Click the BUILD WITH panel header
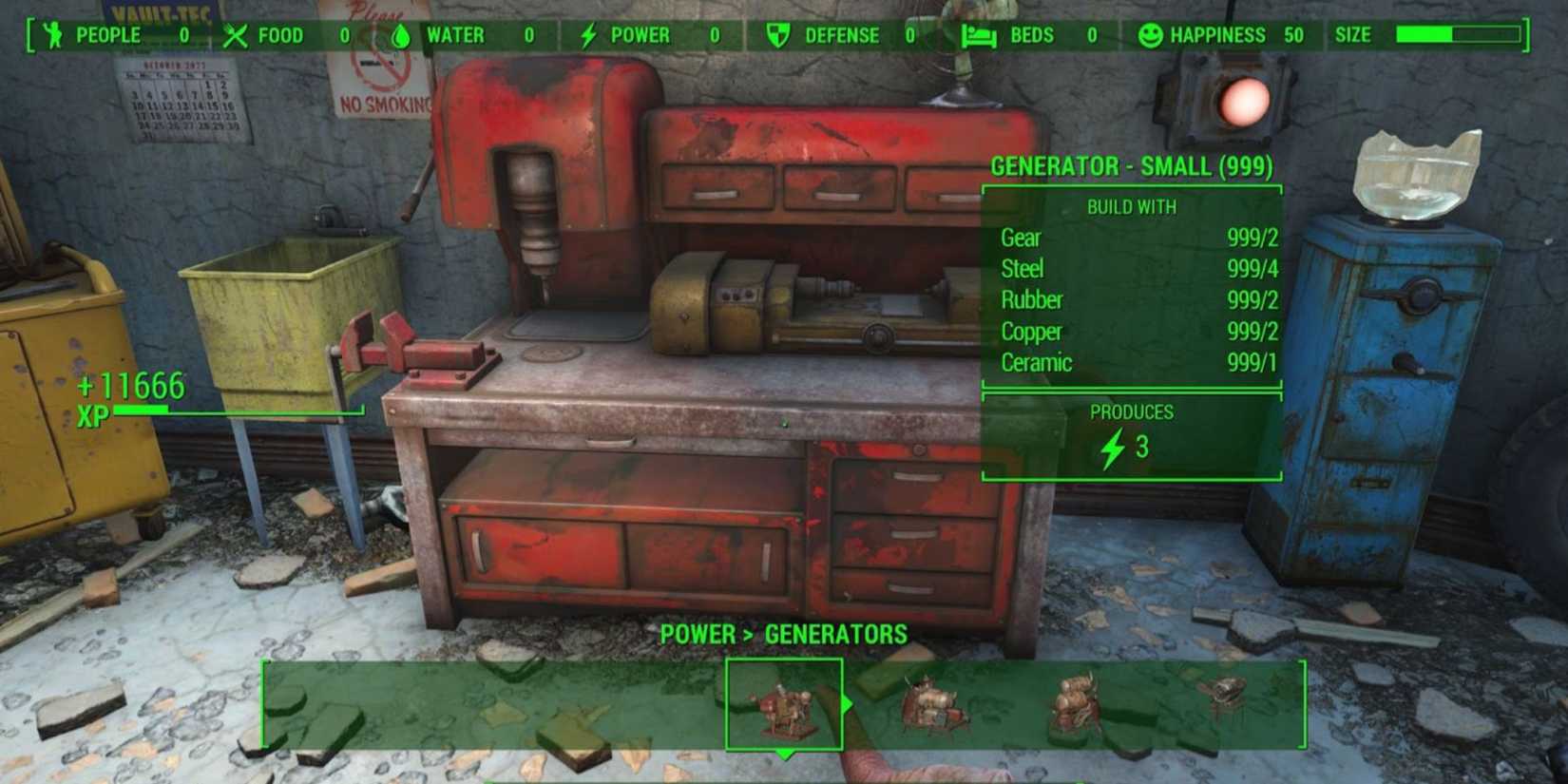Screen dimensions: 1568x784 1133,206
